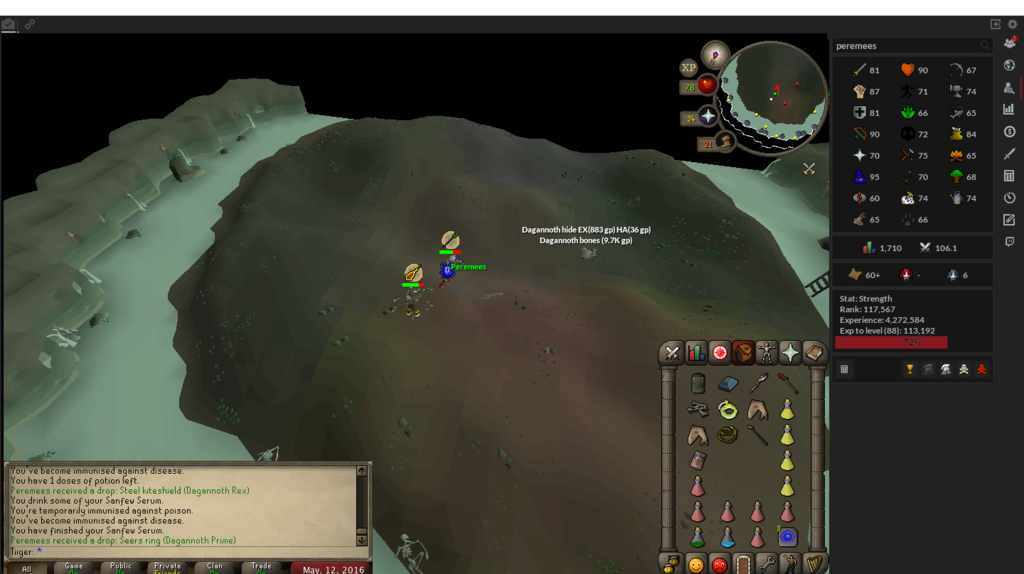Viewport: 1024px width, 574px height.
Task: Click on the circular minimap
Action: click(773, 95)
